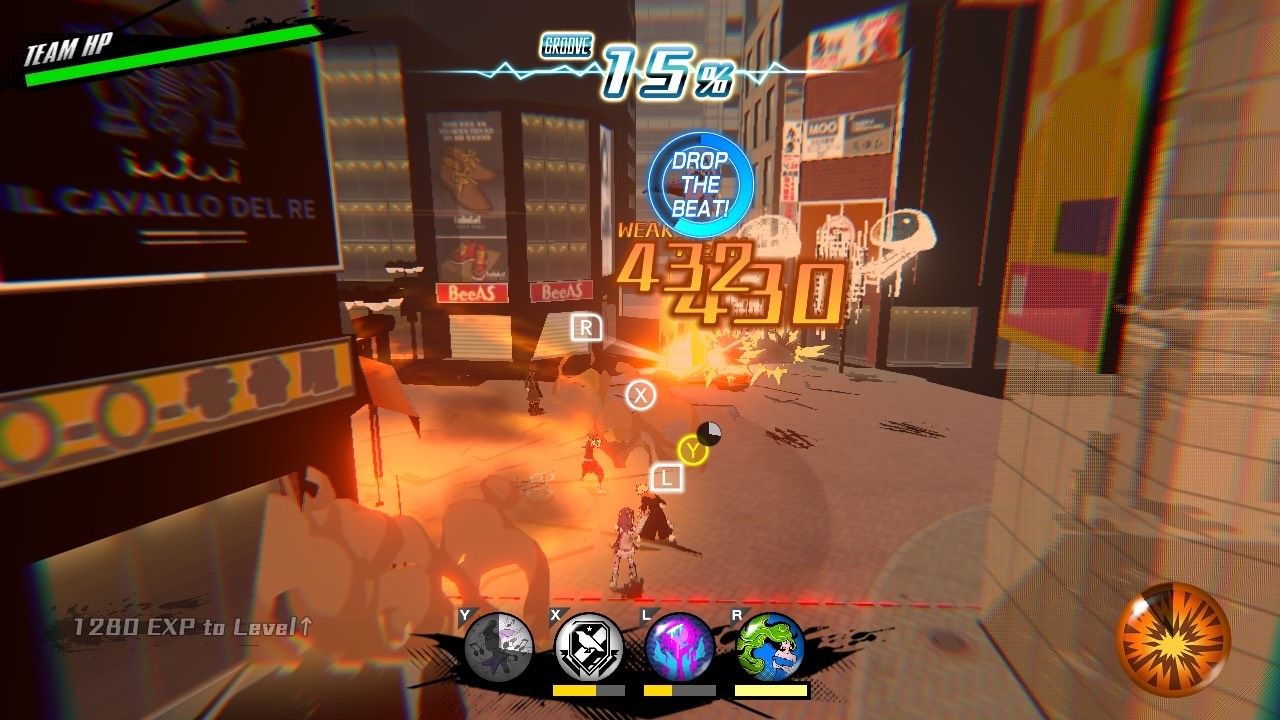
Task: Select the grayed-out music notes pin
Action: coord(499,647)
